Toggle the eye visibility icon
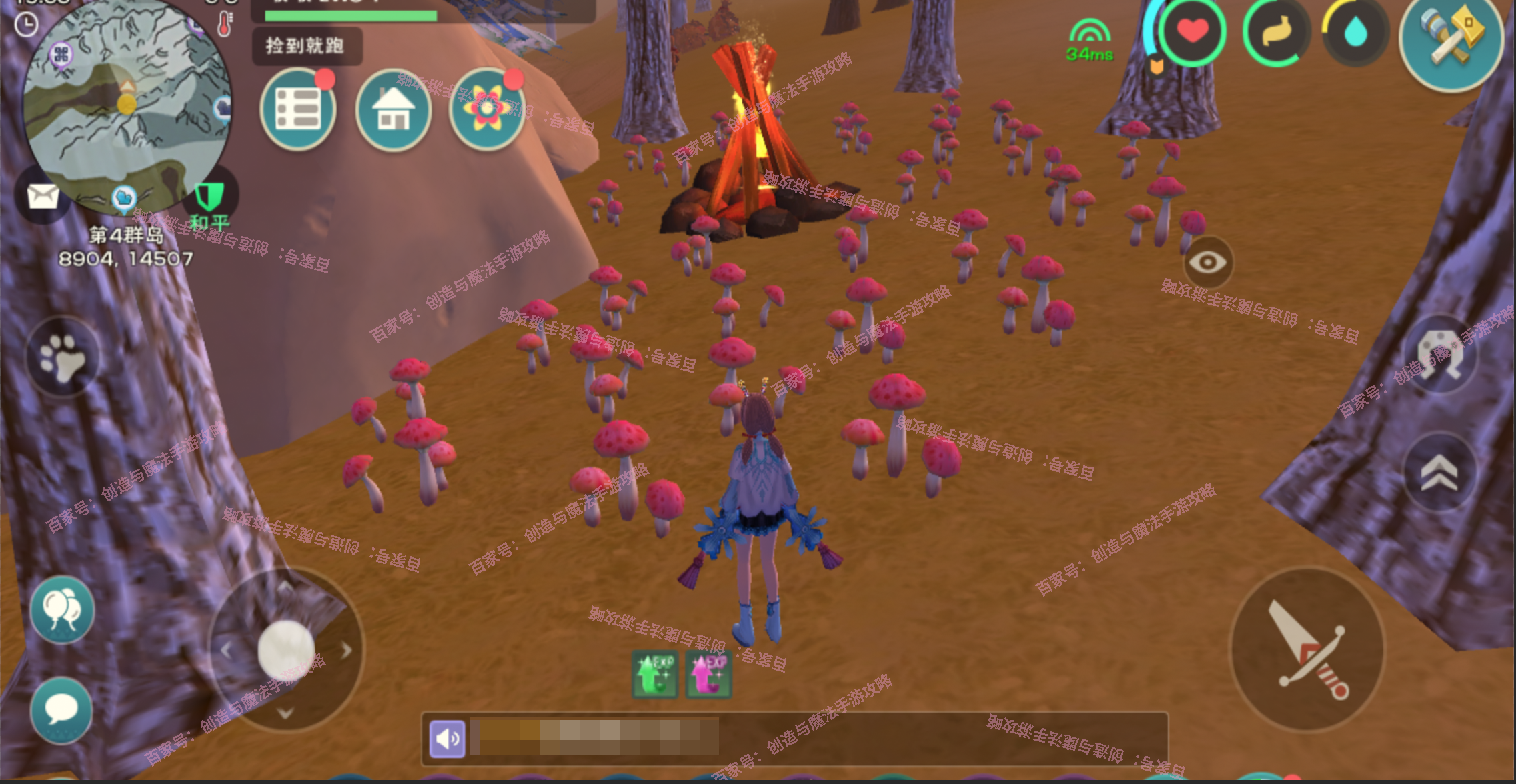The image size is (1516, 784). (1208, 263)
